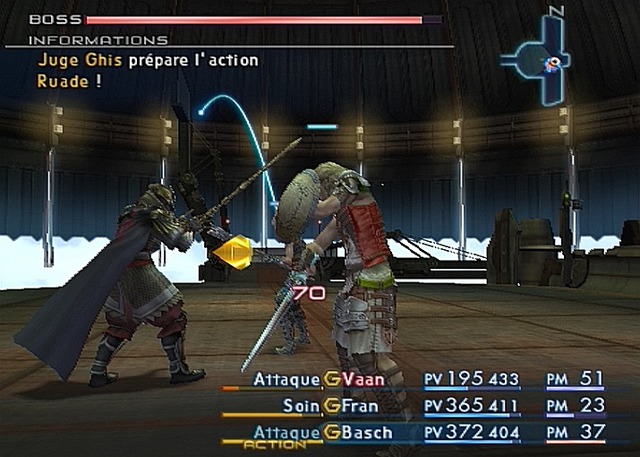Click Vaan's Attaque command

coord(287,379)
